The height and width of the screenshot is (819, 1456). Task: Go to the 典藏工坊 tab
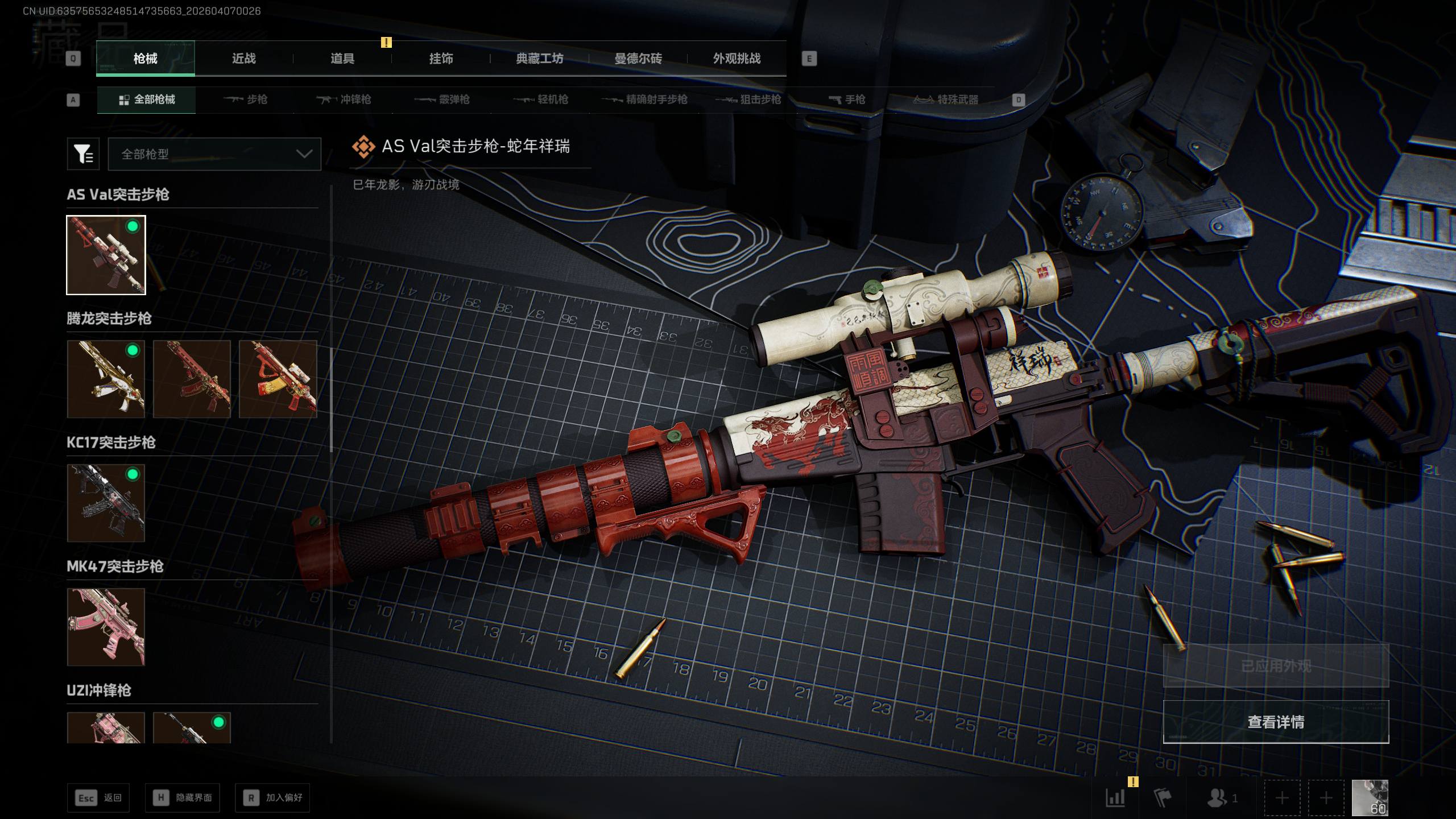coord(539,59)
